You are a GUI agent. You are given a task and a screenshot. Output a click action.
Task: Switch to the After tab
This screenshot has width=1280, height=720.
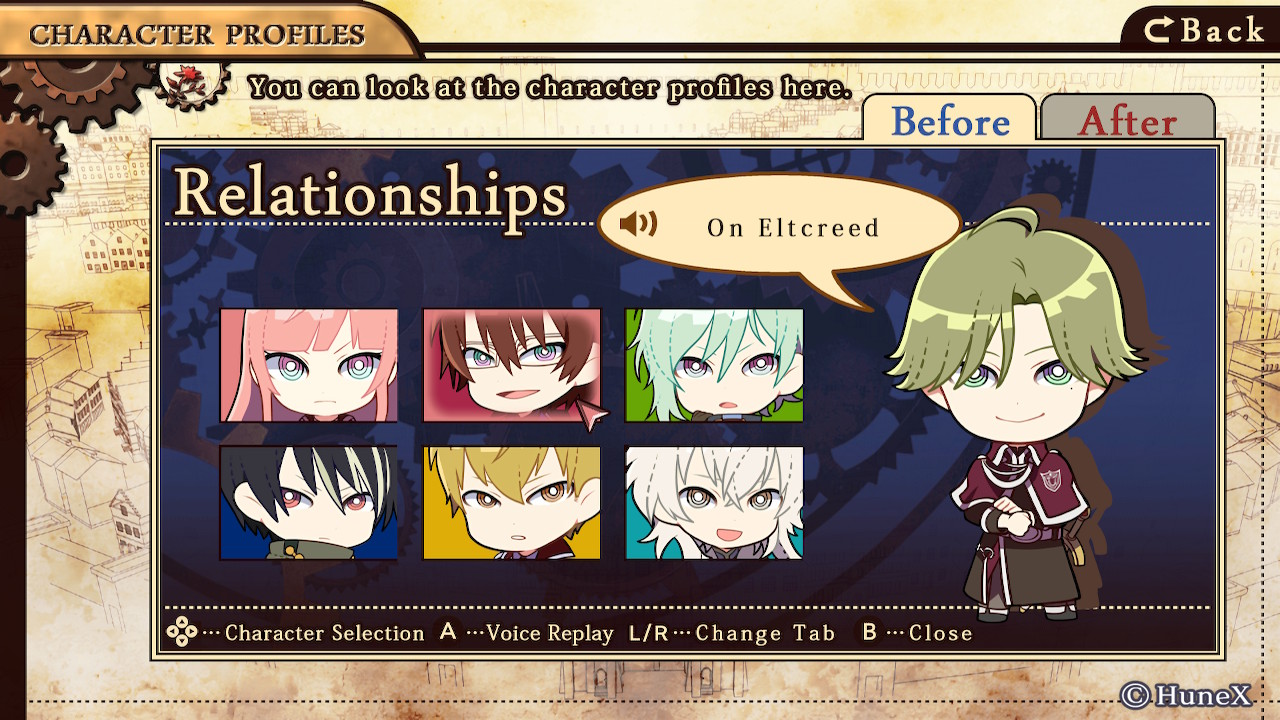tap(1127, 121)
